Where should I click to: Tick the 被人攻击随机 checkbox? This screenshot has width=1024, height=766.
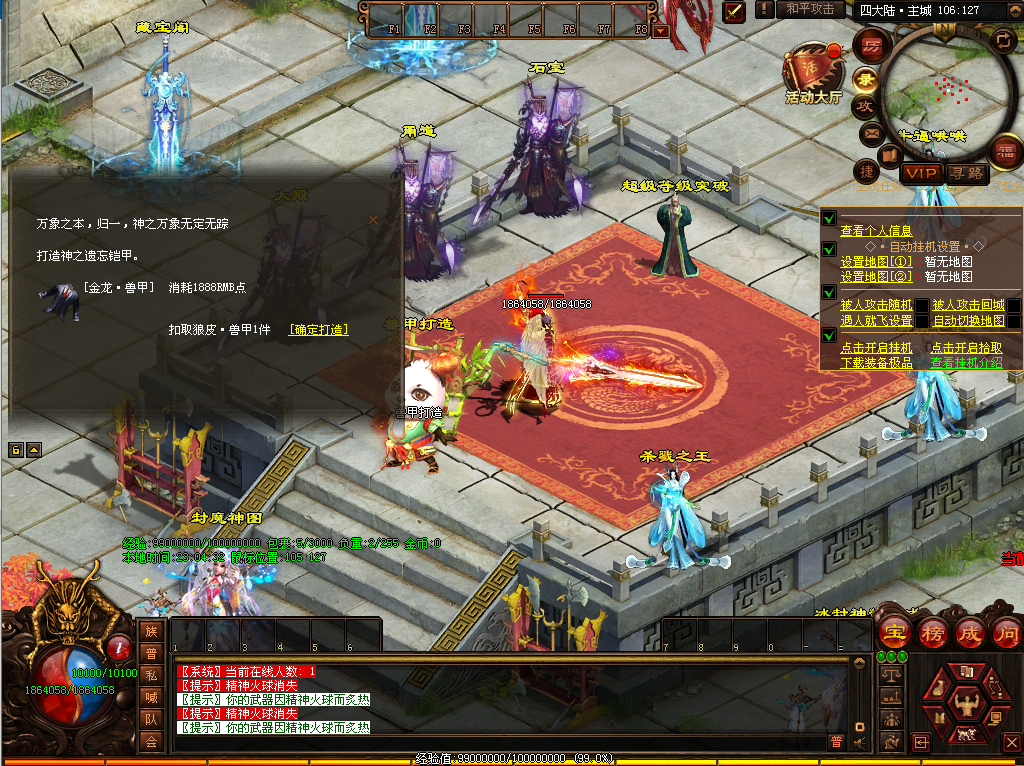922,306
